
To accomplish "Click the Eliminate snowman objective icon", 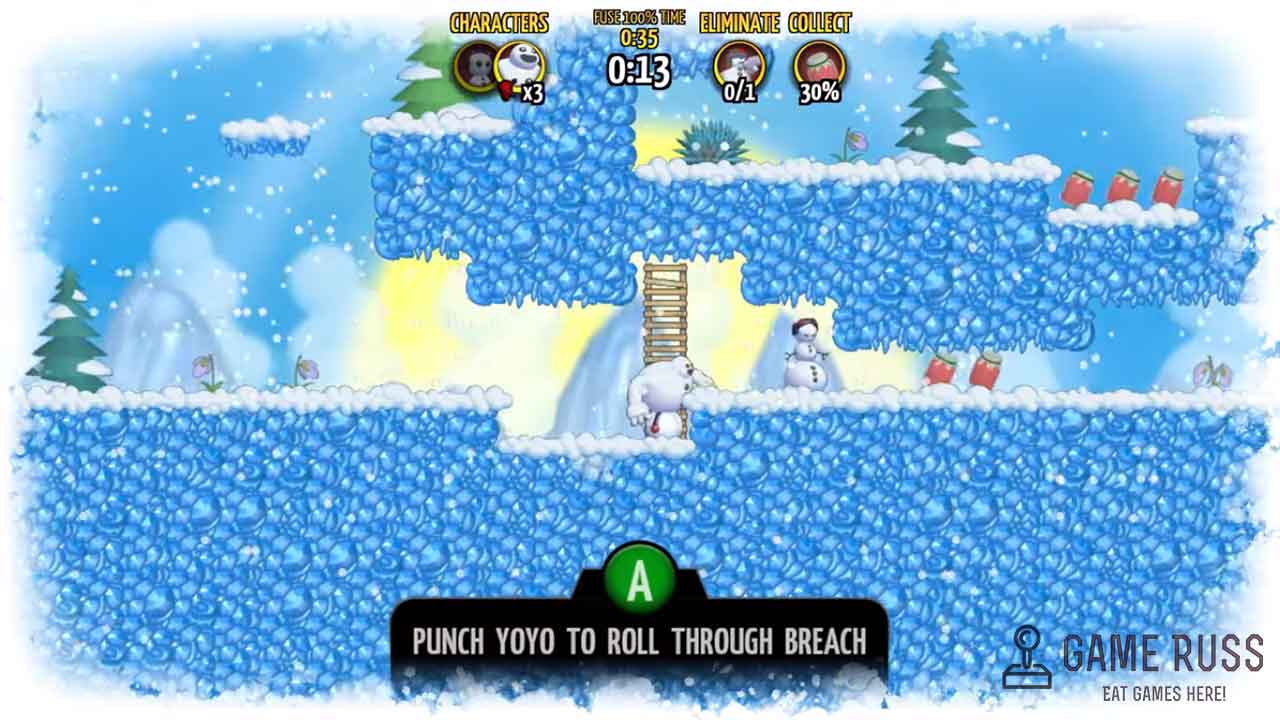I will click(x=739, y=66).
